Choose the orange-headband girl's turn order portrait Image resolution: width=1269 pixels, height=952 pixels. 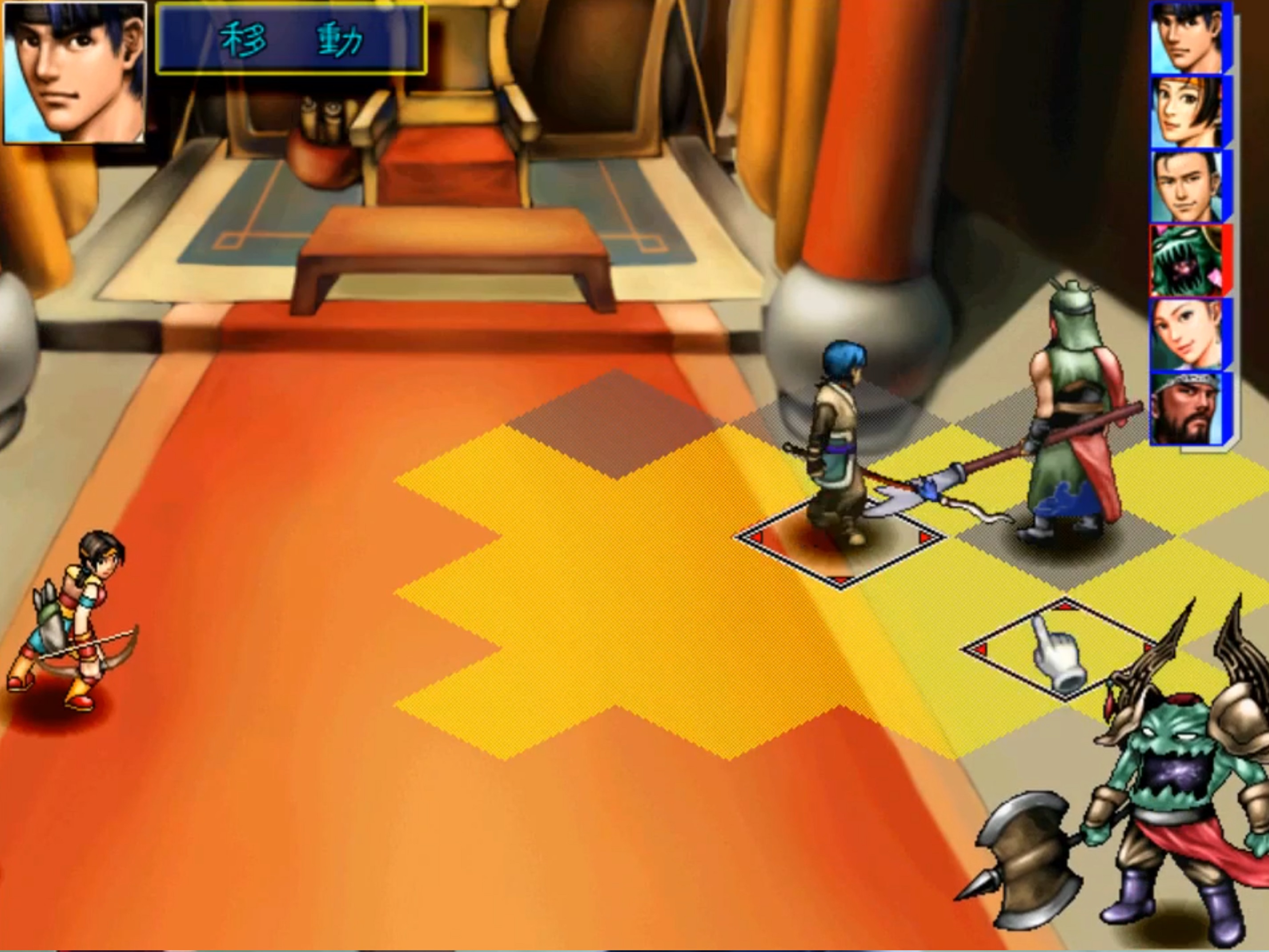[1186, 112]
